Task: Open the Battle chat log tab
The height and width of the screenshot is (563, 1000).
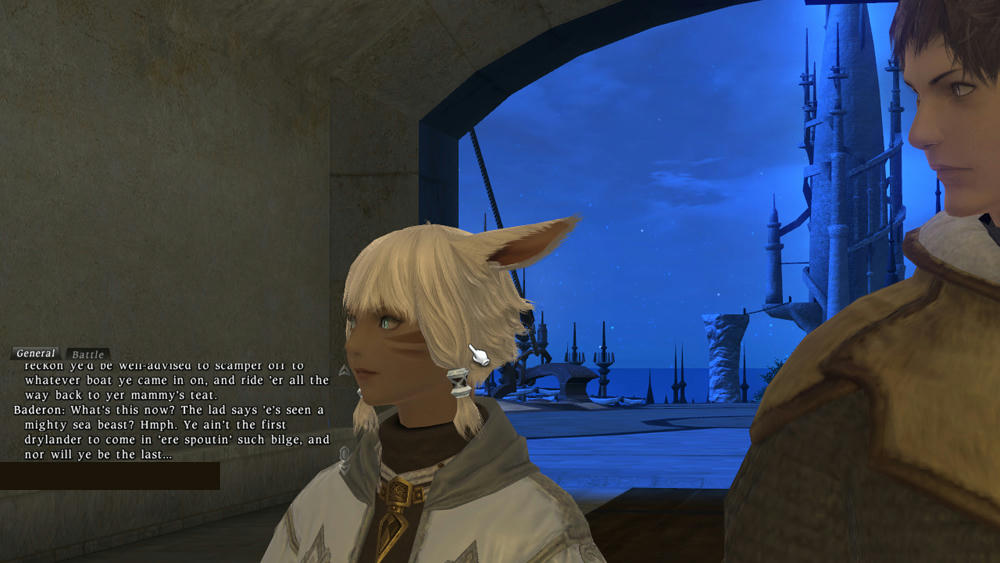Action: (87, 355)
